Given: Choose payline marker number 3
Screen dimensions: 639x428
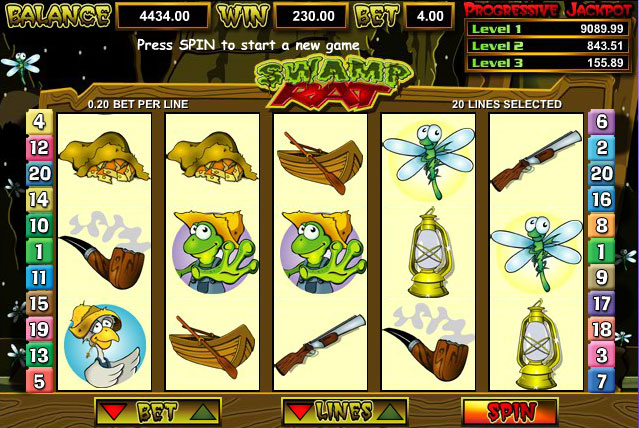Looking at the screenshot, I should (x=601, y=355).
